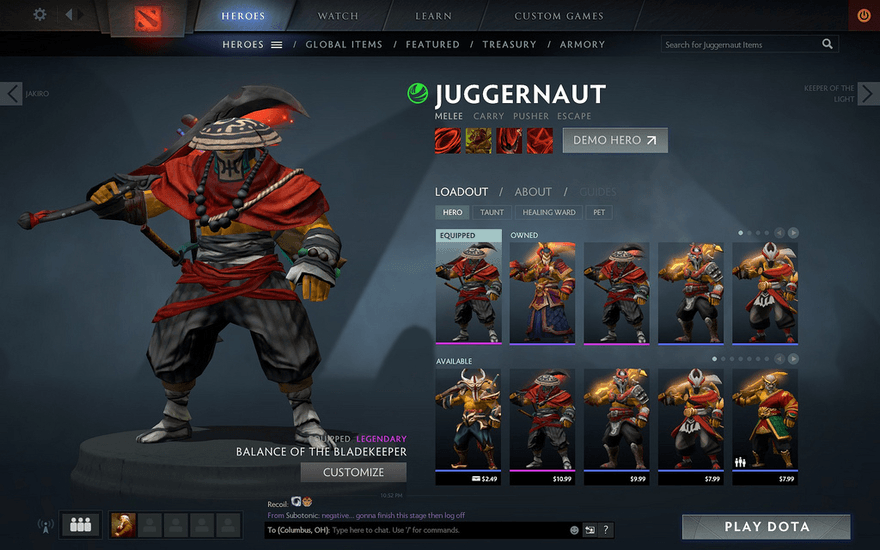The height and width of the screenshot is (550, 880).
Task: Open the settings gear menu
Action: [40, 15]
